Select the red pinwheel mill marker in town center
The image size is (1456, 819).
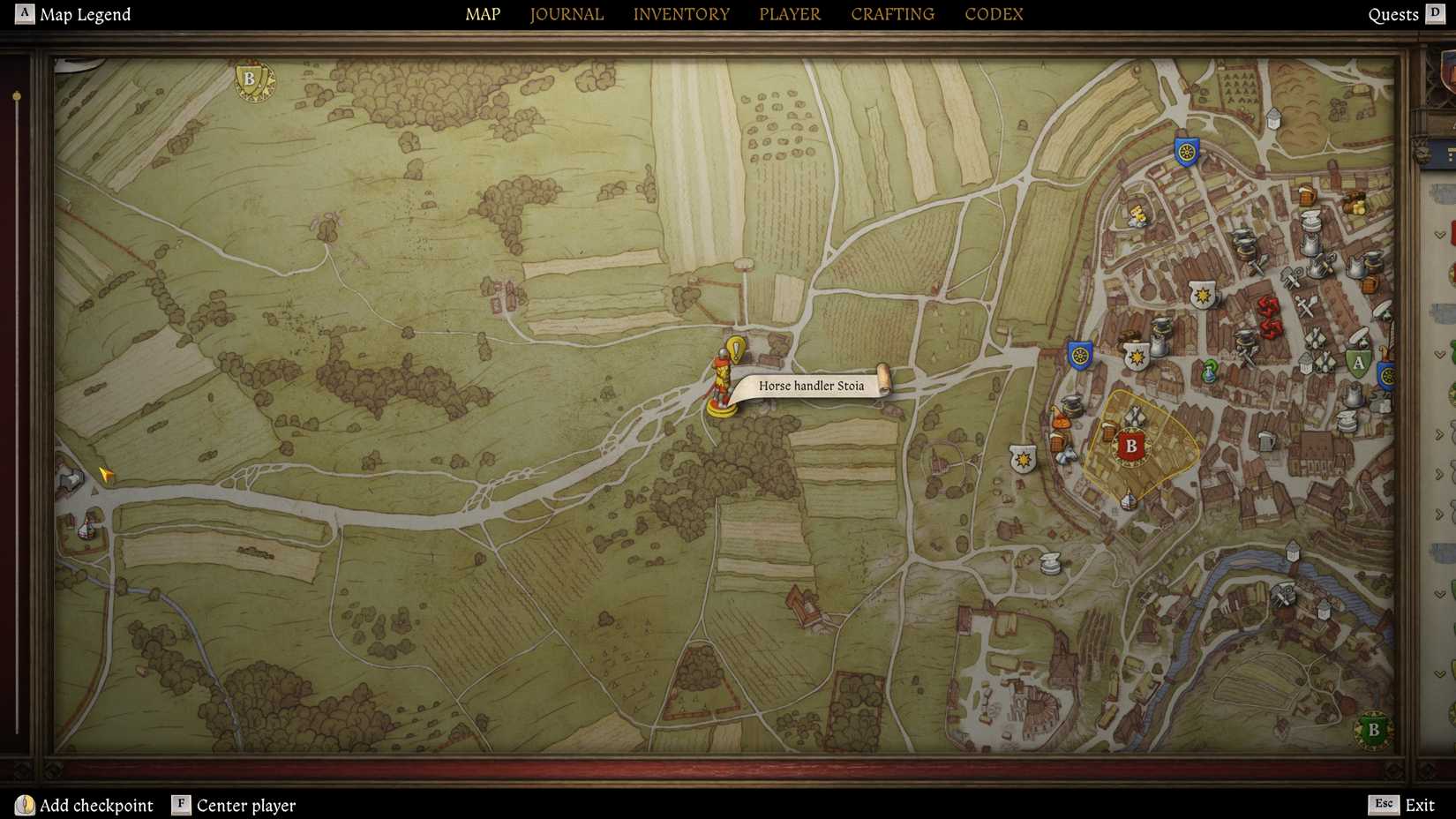point(1268,314)
